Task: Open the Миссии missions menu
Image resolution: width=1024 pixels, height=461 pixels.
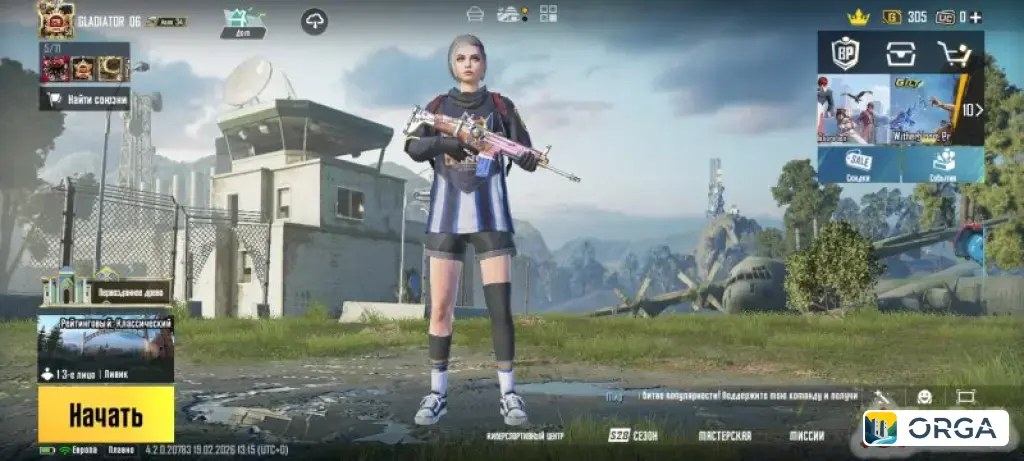Action: 806,436
